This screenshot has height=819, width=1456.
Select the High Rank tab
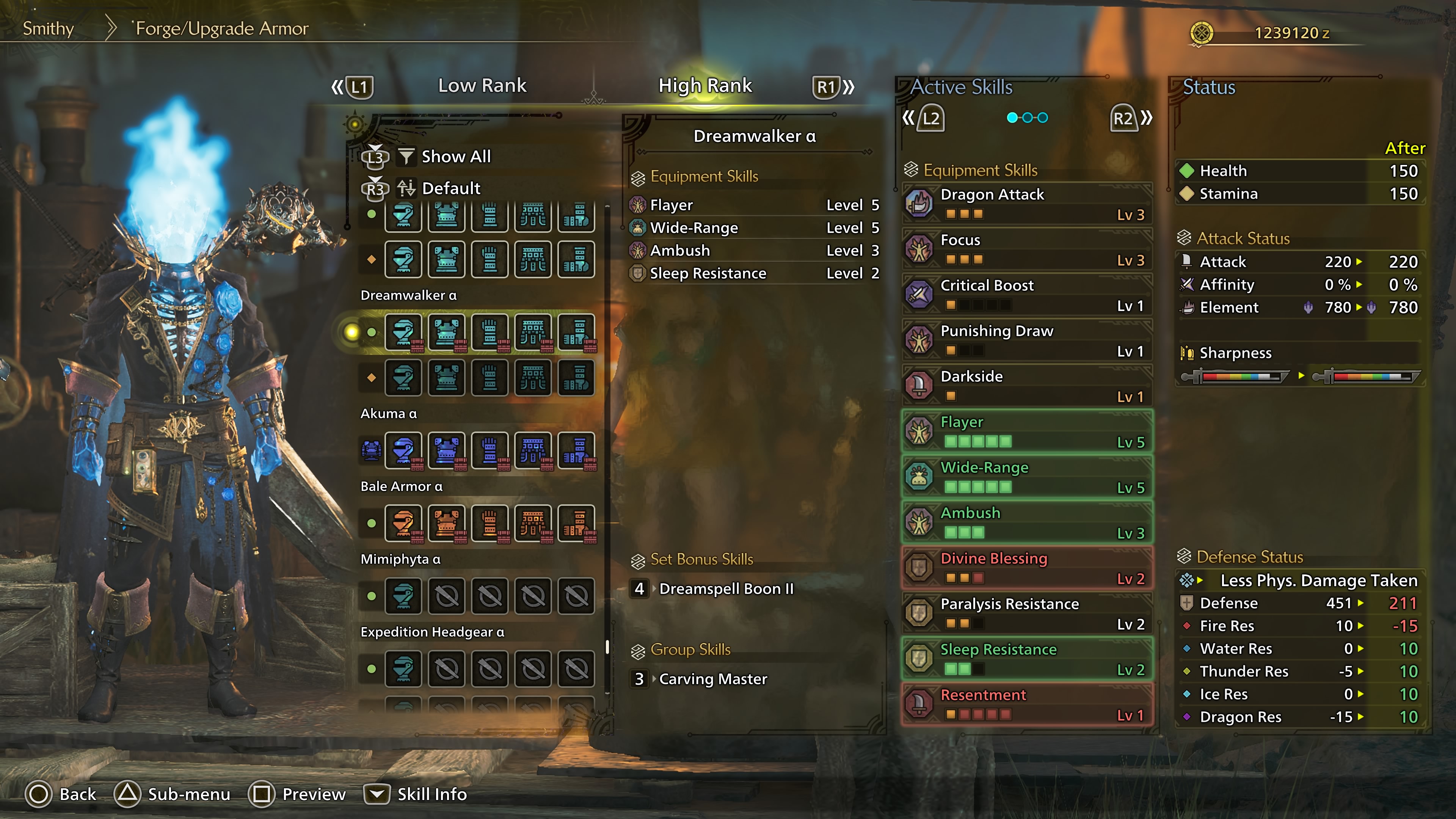point(705,85)
